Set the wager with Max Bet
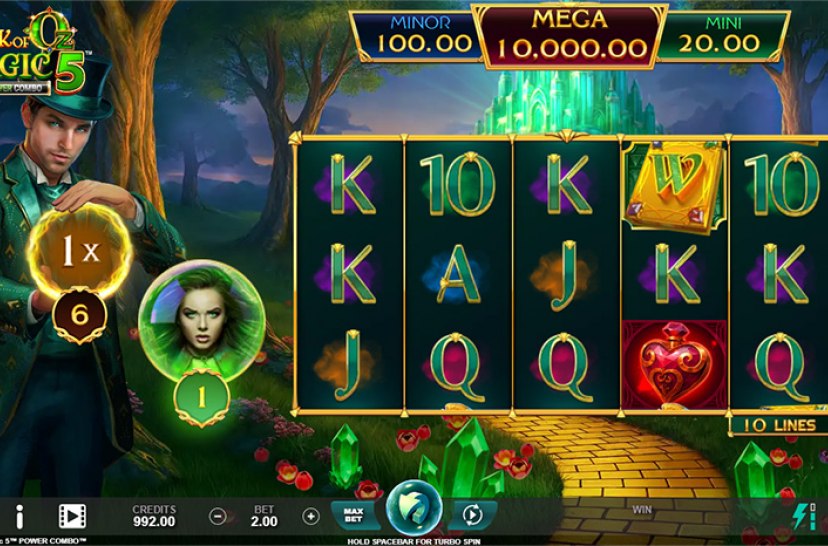This screenshot has width=828, height=546. (352, 515)
